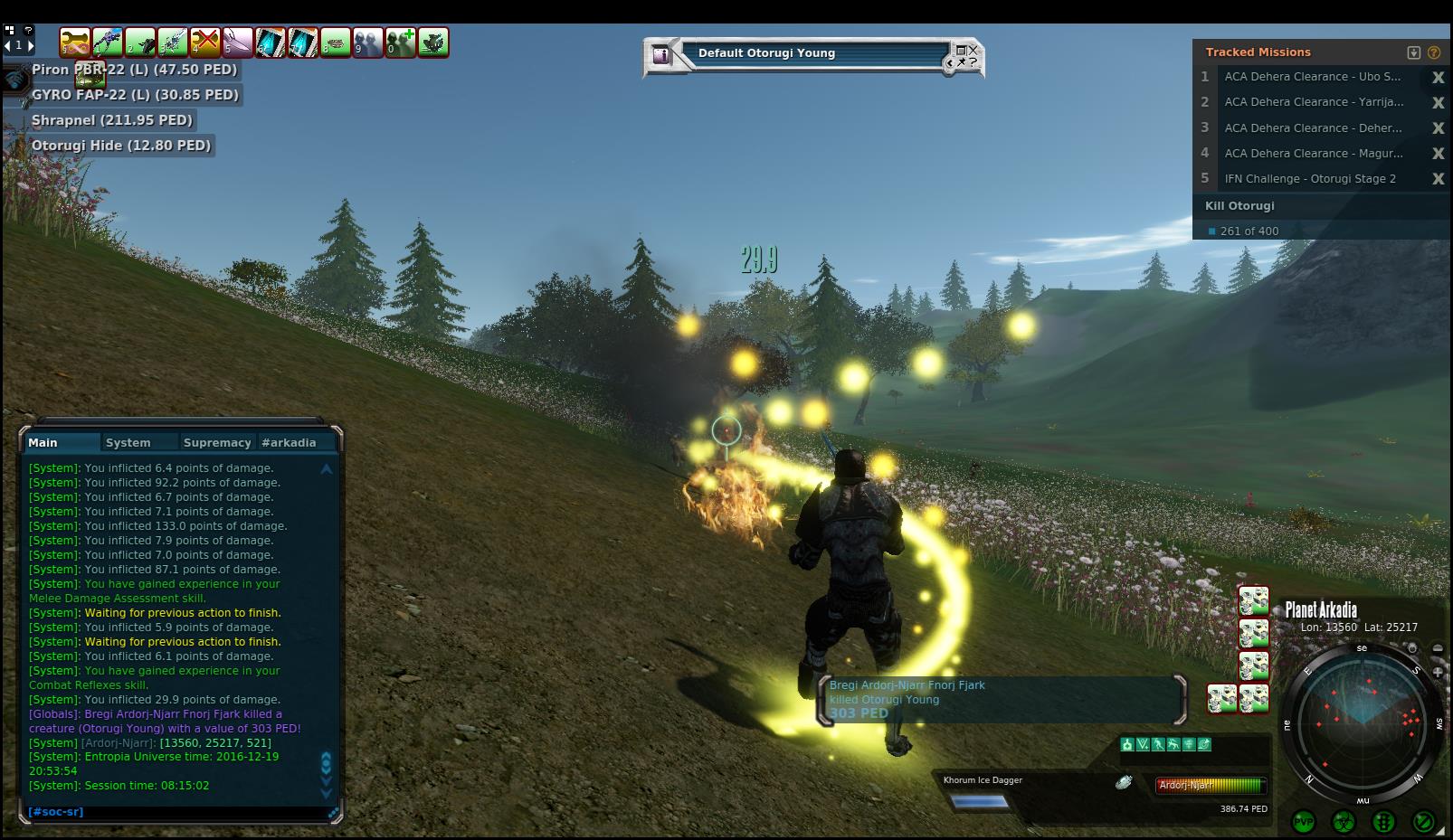Untrack the ACA Dehera Clearance - Ubo mission
The image size is (1453, 840).
pos(1438,78)
